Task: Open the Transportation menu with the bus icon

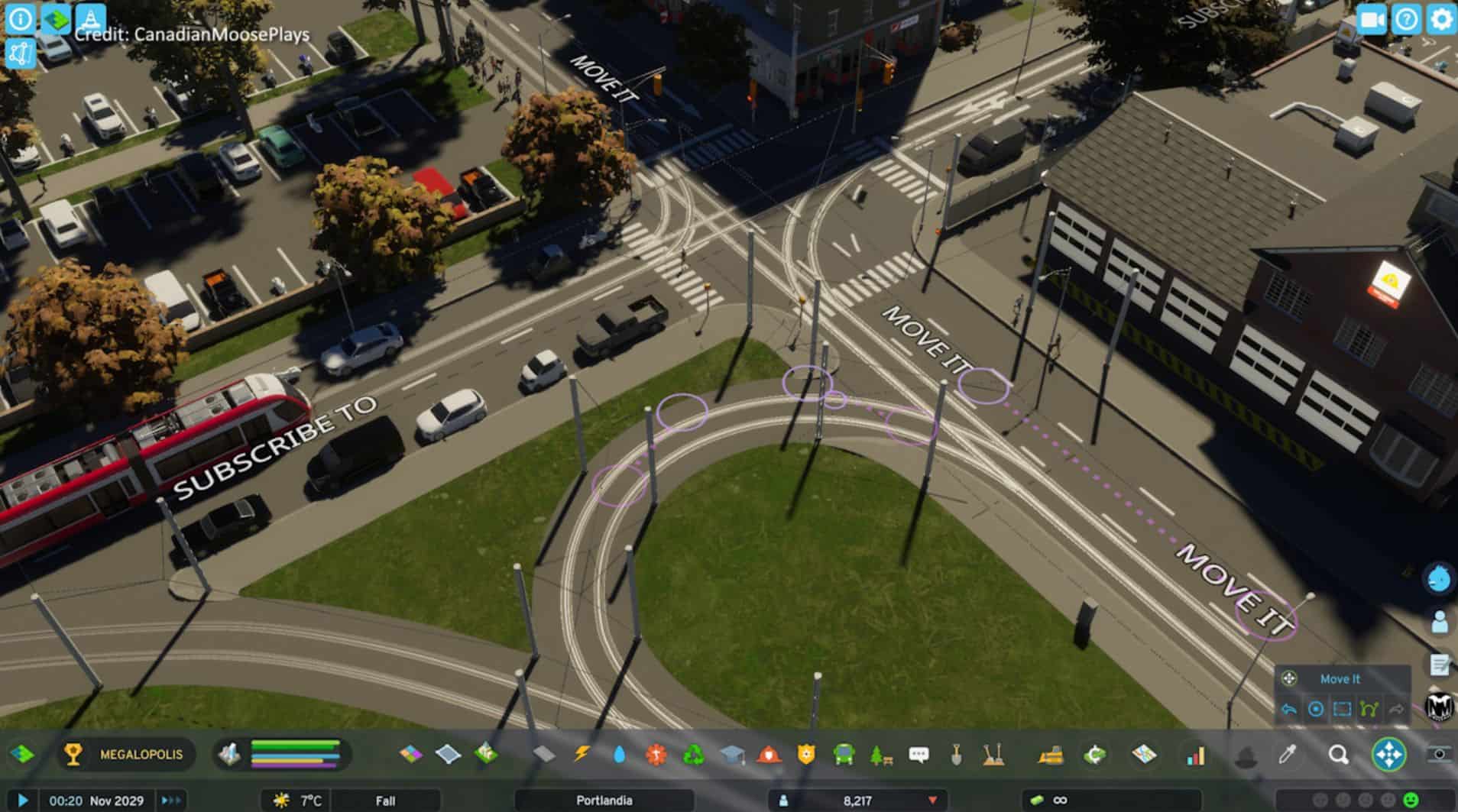Action: tap(844, 755)
